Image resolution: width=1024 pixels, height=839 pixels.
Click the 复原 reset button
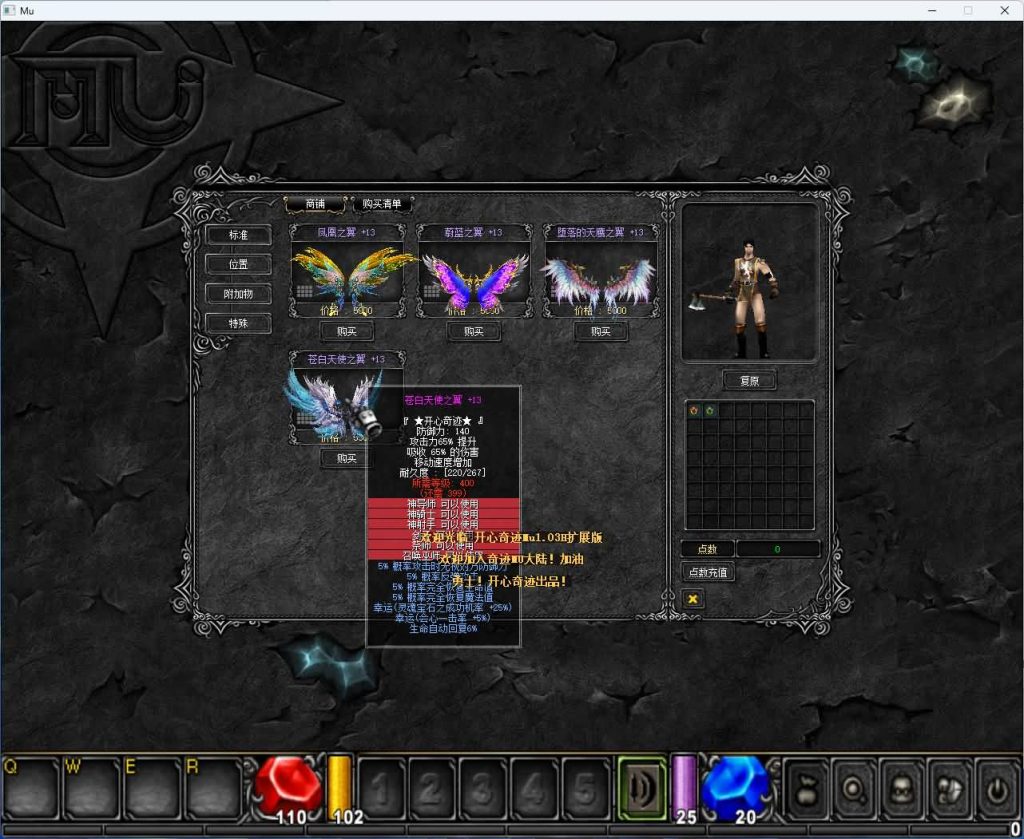749,381
